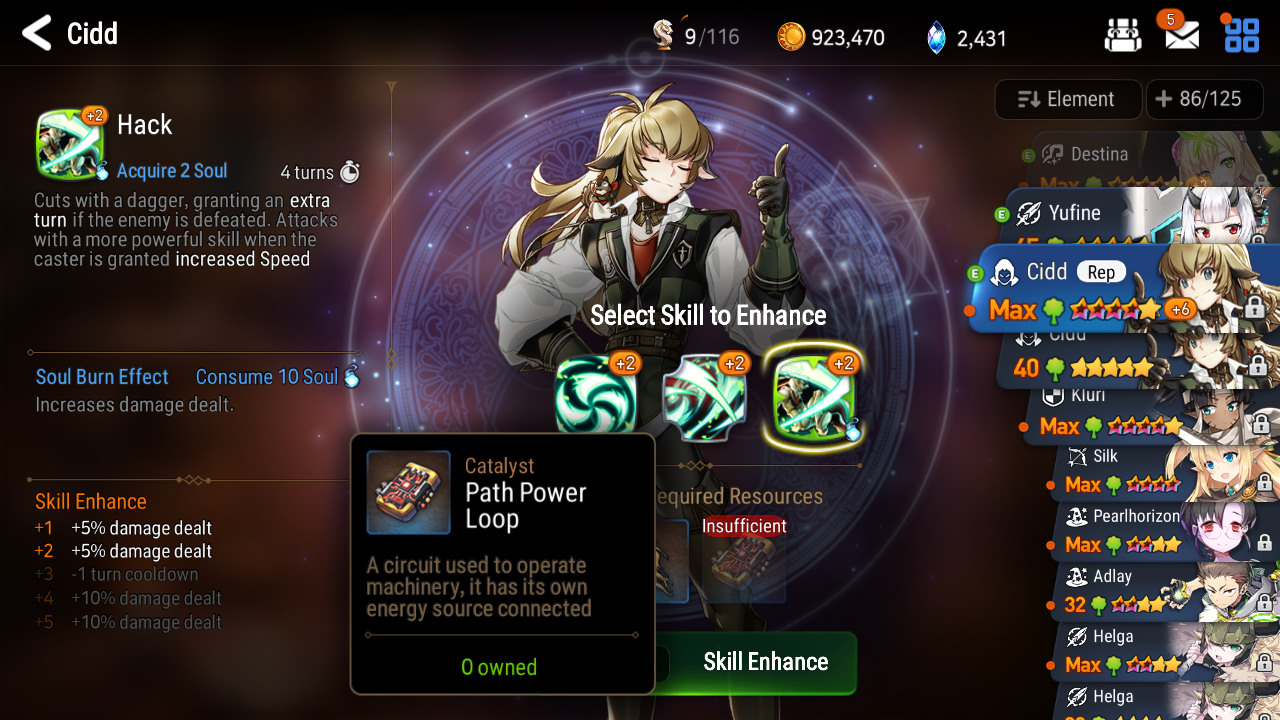The height and width of the screenshot is (720, 1280).
Task: Select the swirl skill icon to enhance
Action: [x=596, y=394]
